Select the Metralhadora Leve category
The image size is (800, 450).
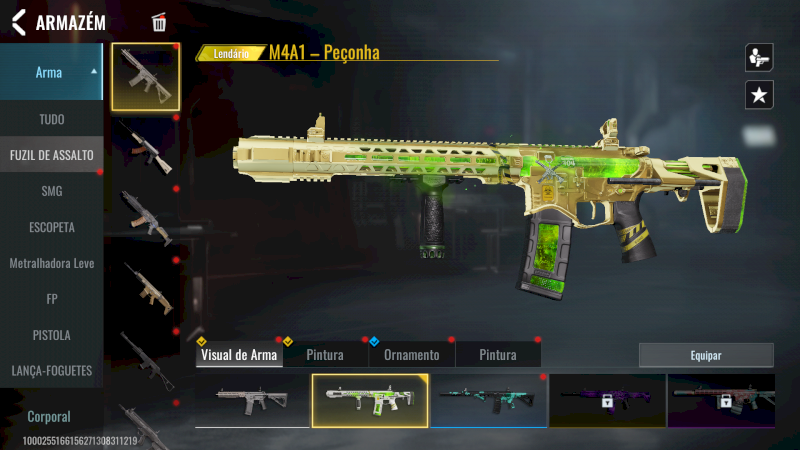51,263
